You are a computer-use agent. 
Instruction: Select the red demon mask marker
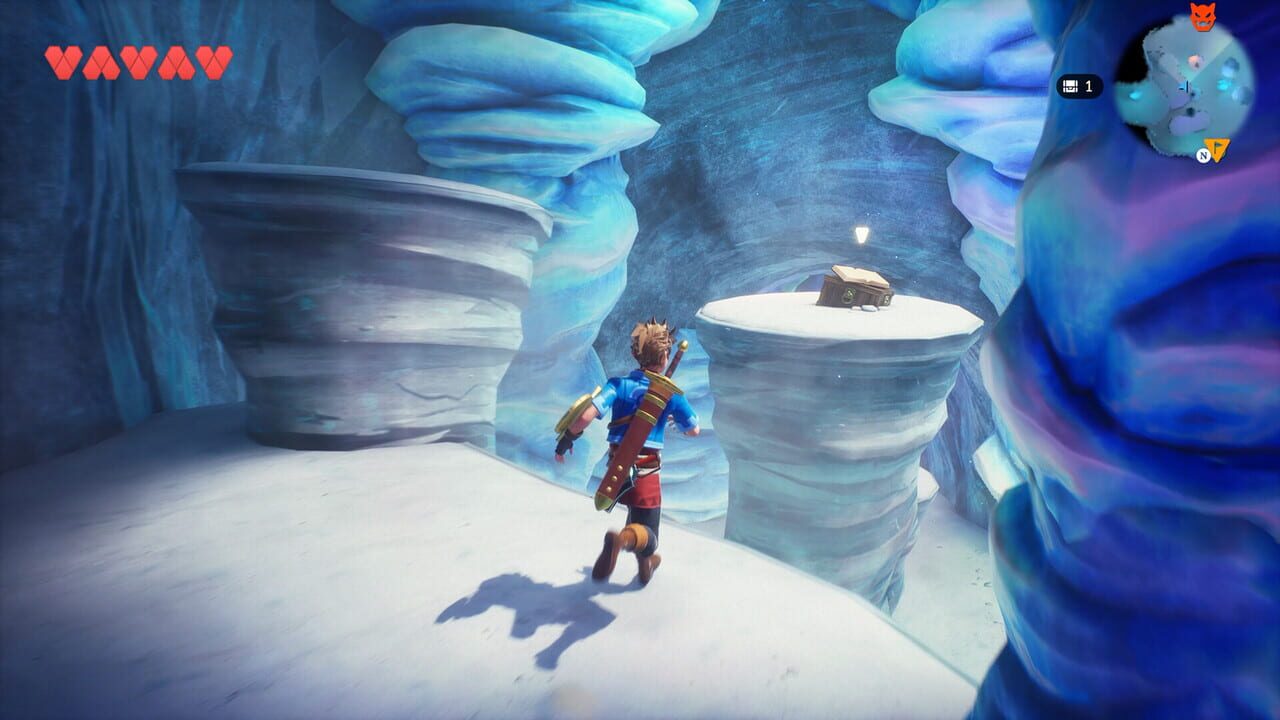1201,16
